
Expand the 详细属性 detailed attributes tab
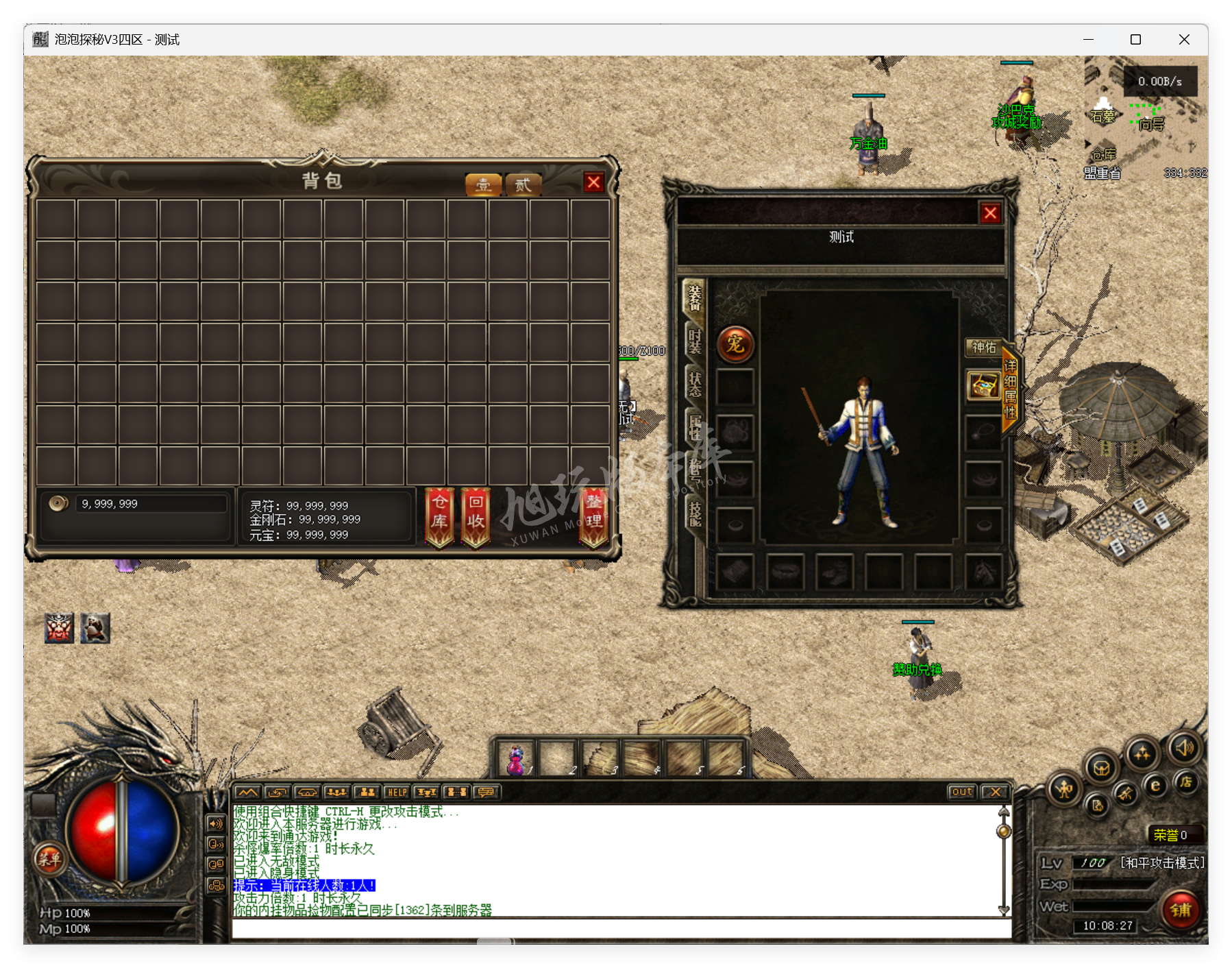click(x=1010, y=388)
